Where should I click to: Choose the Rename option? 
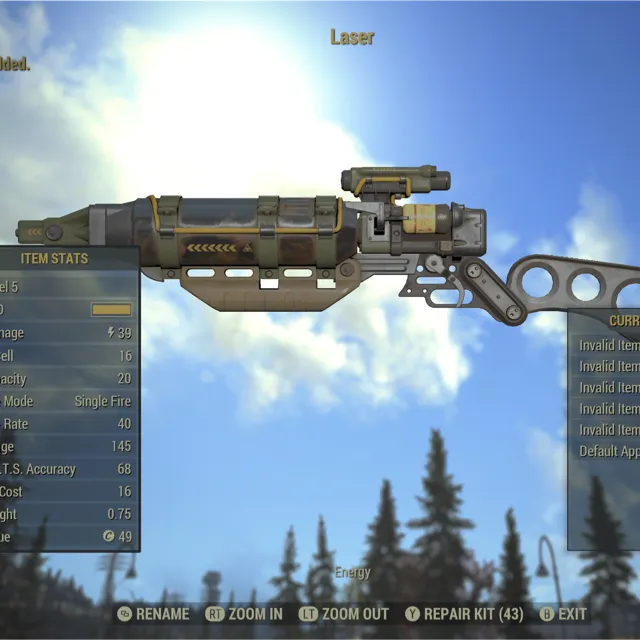point(153,614)
